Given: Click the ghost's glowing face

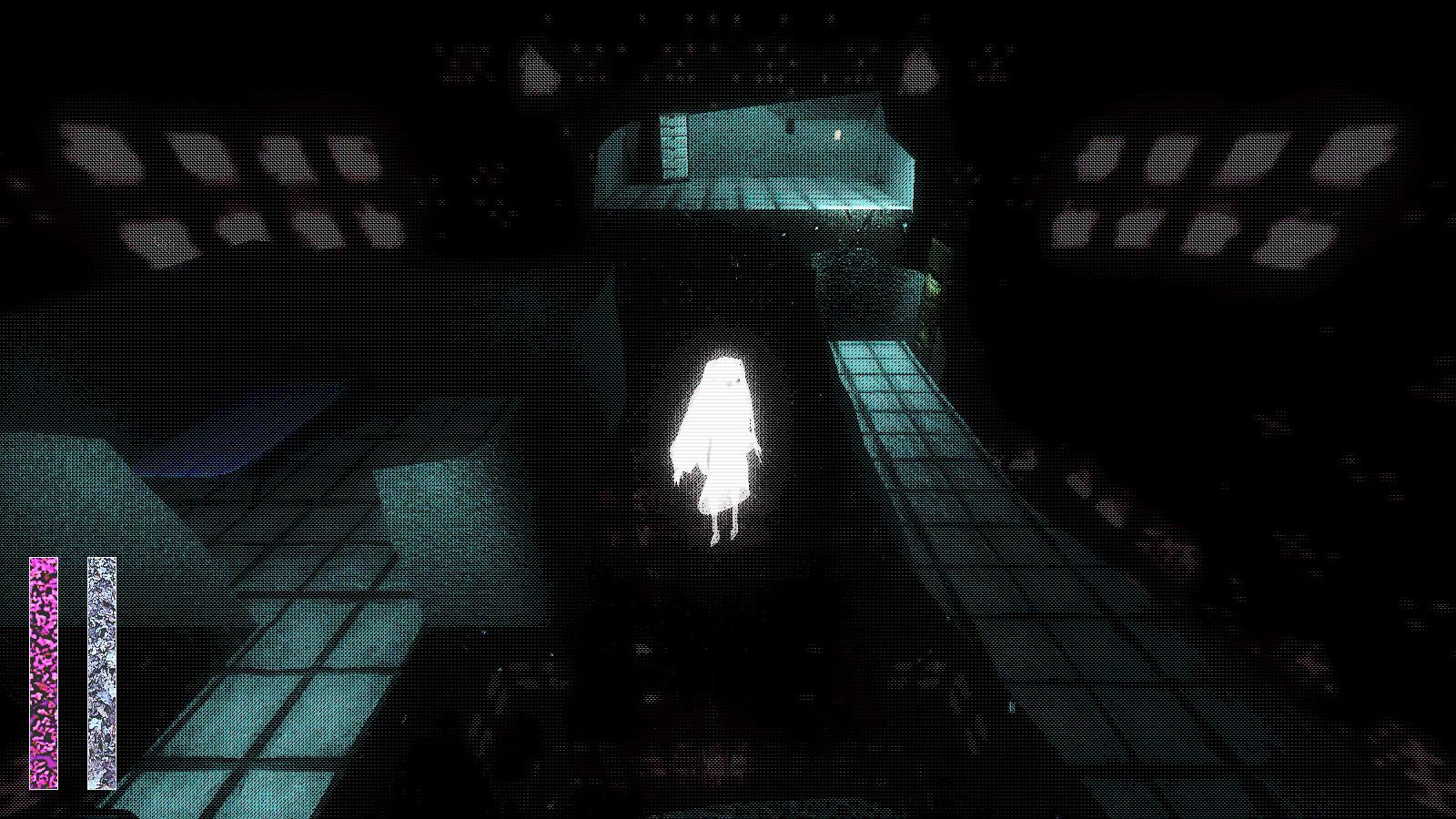Looking at the screenshot, I should coord(723,382).
